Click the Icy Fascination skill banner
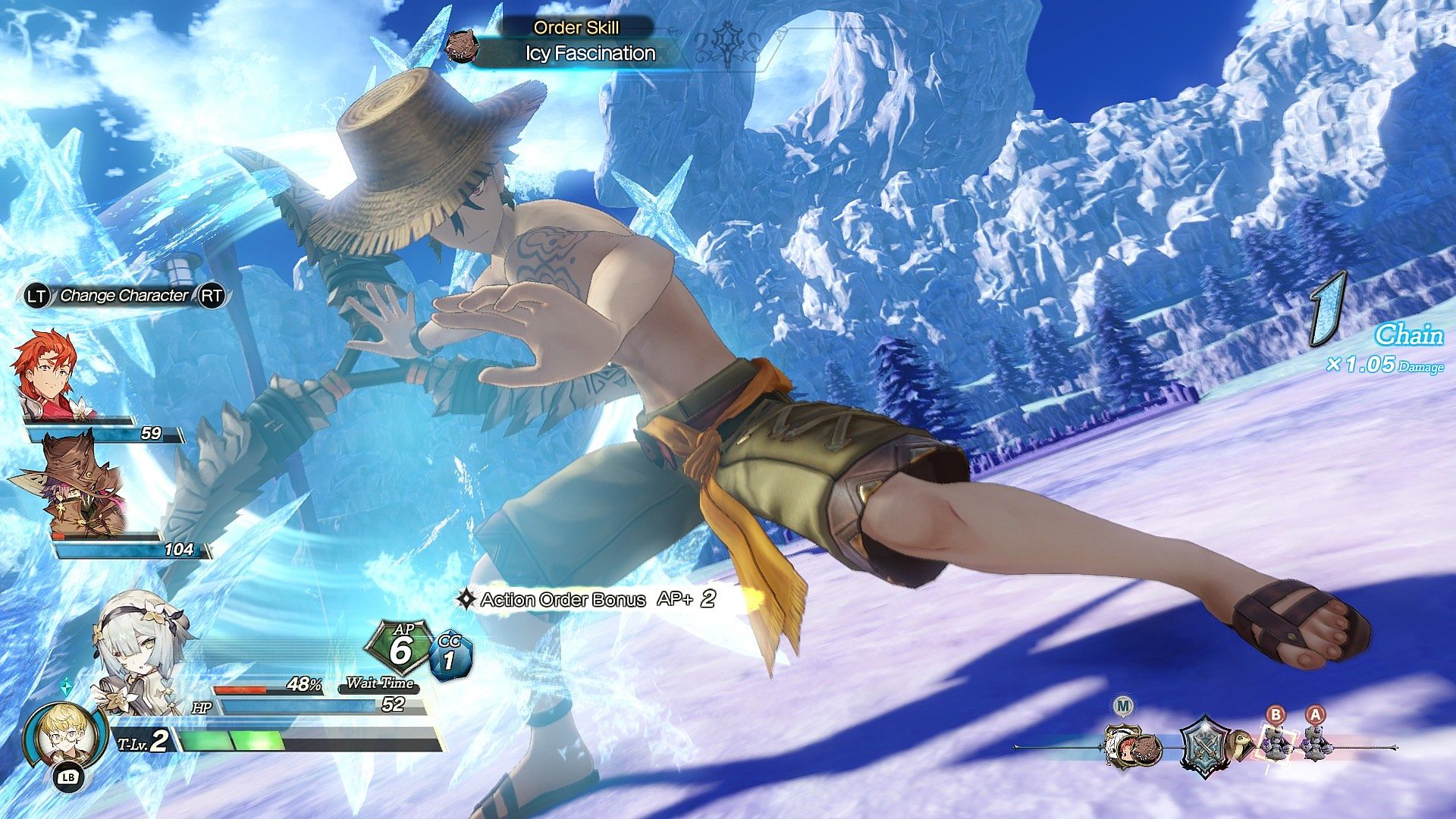This screenshot has height=819, width=1456. (x=590, y=54)
